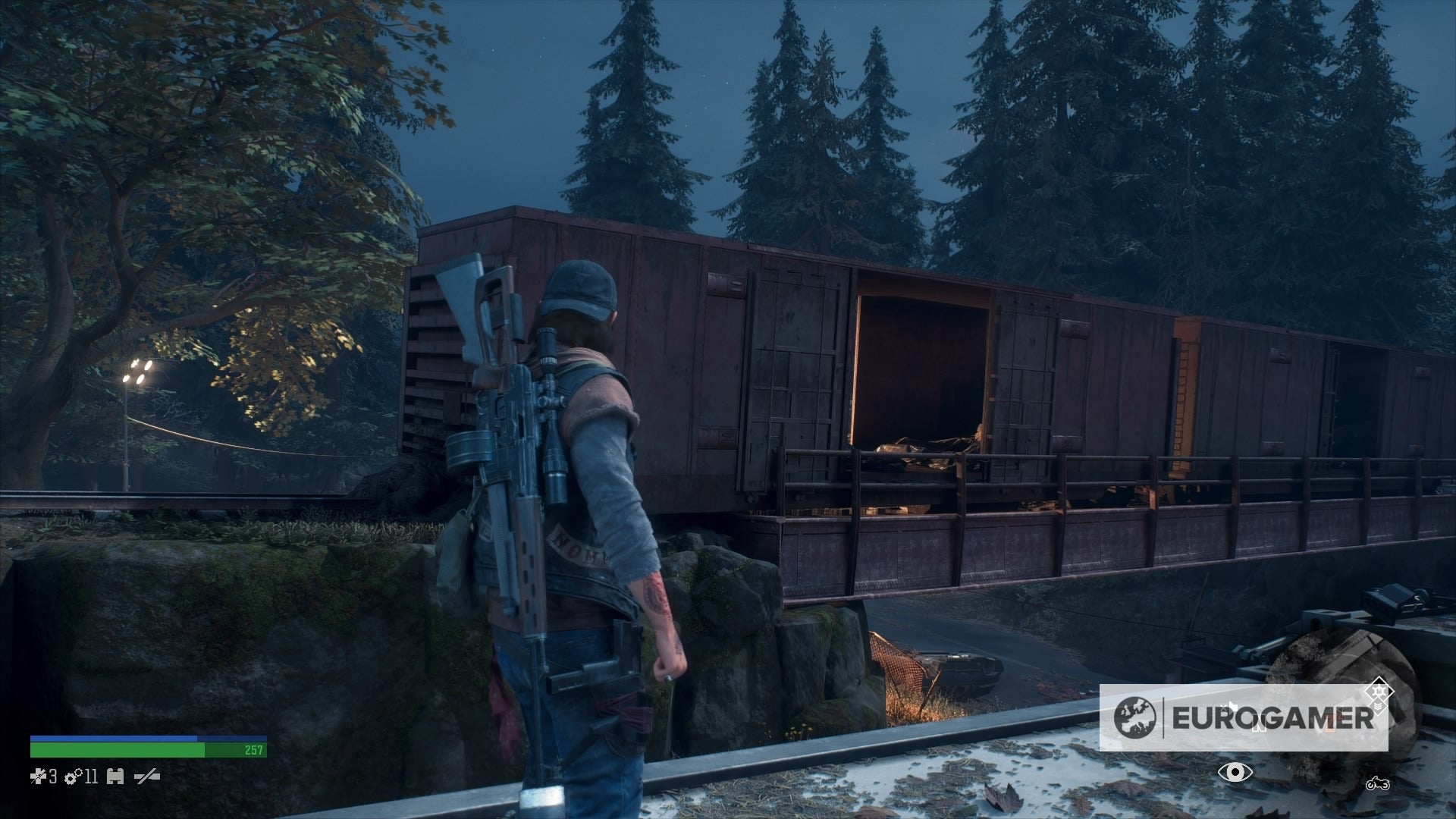
Task: Select the saddlebag ammo pouch icon
Action: [x=115, y=777]
